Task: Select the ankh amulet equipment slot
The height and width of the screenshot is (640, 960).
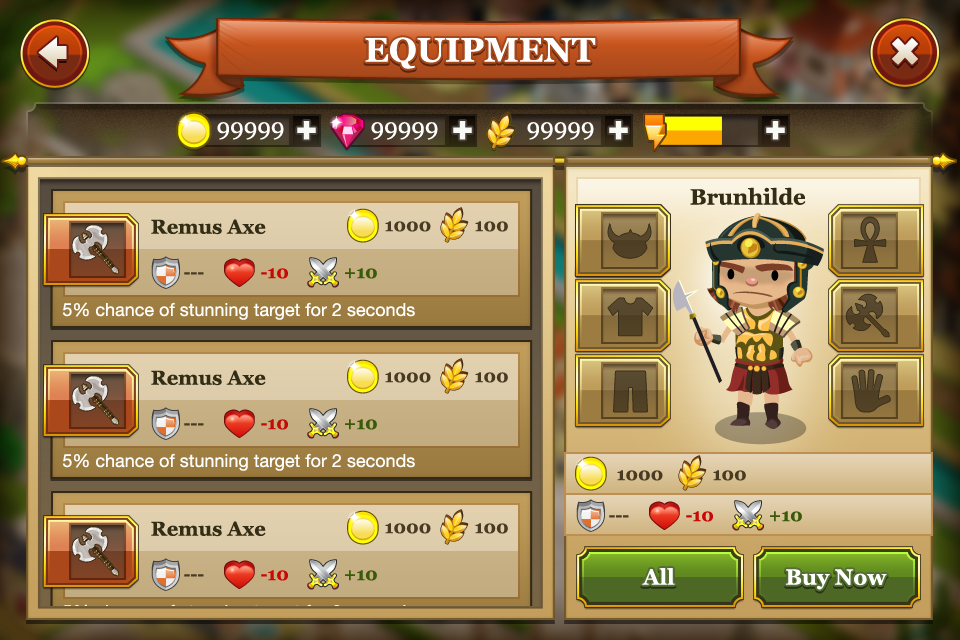Action: 876,241
